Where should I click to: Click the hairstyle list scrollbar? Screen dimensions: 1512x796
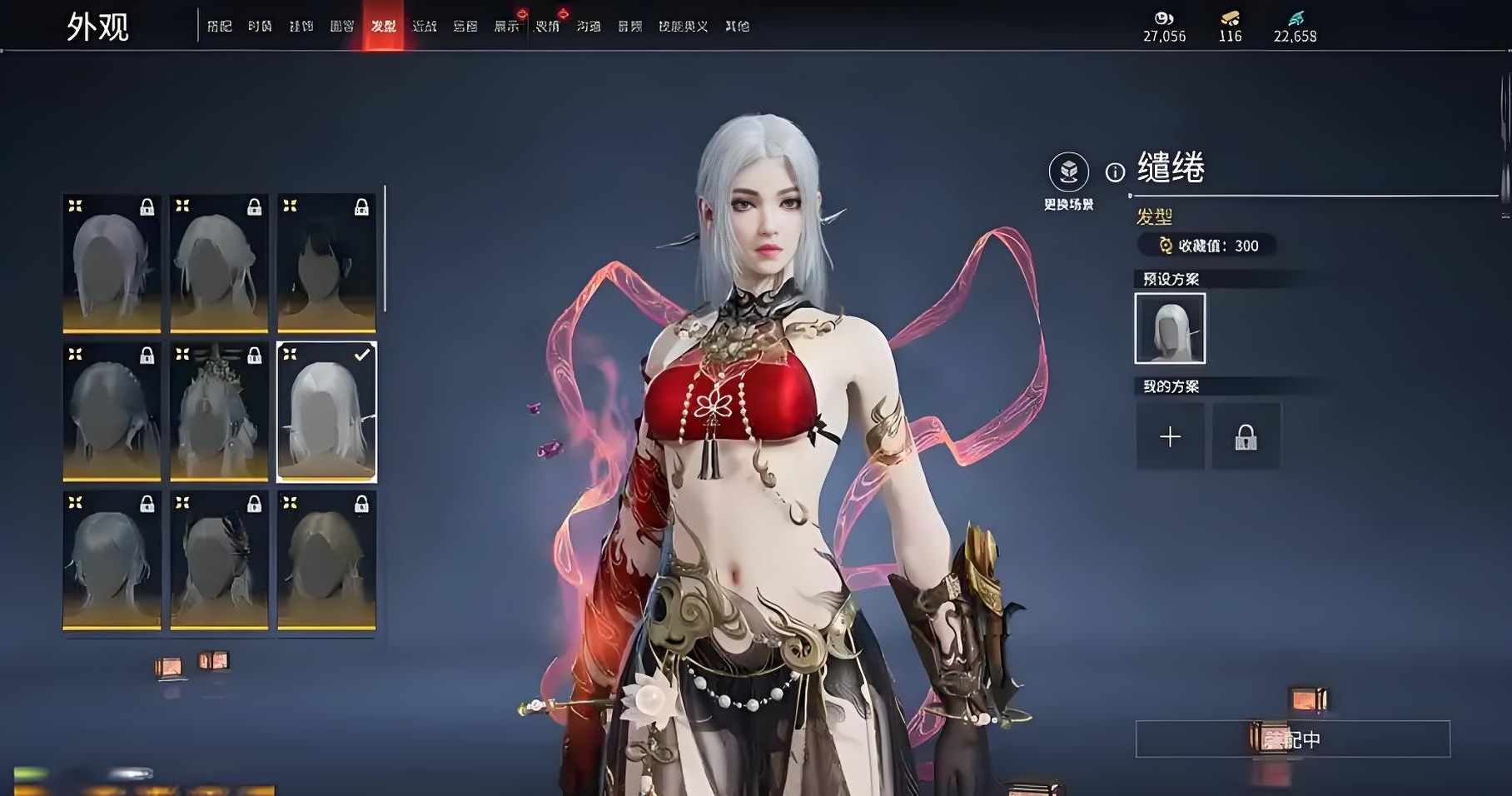[x=385, y=250]
